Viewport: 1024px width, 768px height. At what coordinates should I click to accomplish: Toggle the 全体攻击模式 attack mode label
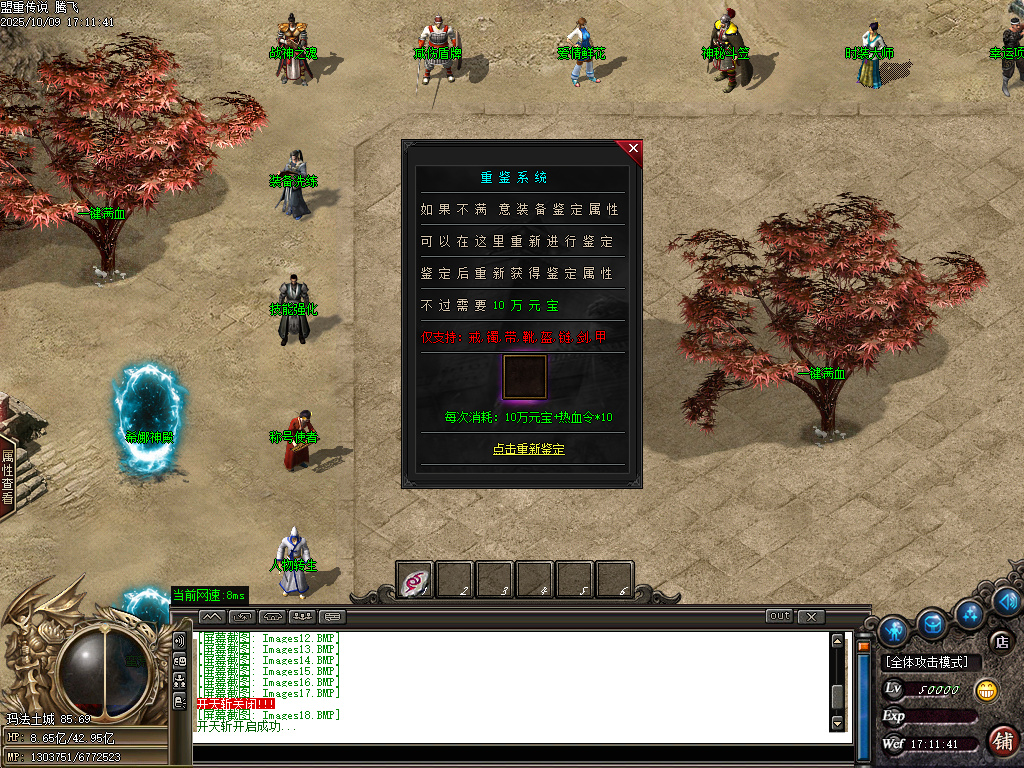928,663
